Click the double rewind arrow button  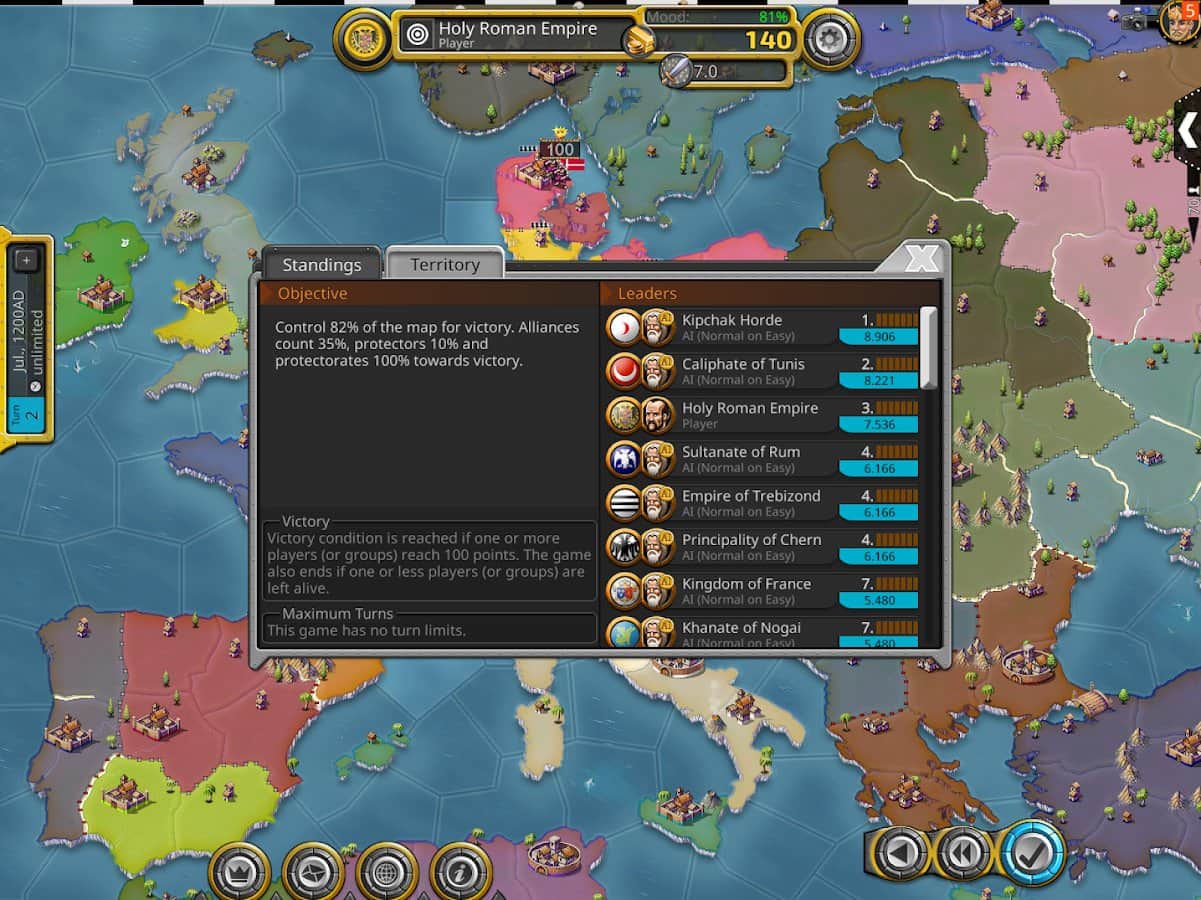[965, 853]
